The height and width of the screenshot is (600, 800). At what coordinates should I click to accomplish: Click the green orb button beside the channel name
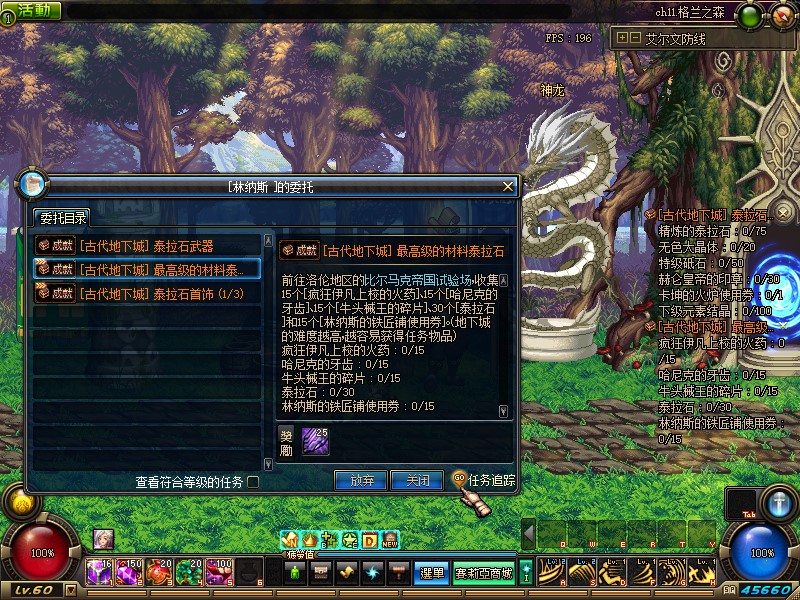pos(751,14)
